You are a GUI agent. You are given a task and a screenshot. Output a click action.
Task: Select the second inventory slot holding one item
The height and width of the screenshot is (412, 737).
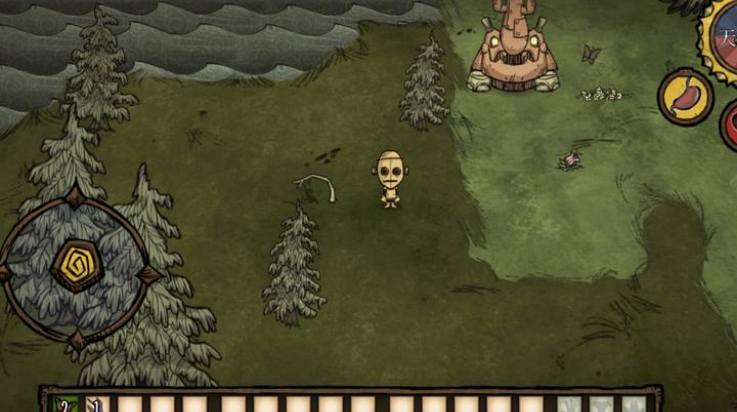coord(95,403)
